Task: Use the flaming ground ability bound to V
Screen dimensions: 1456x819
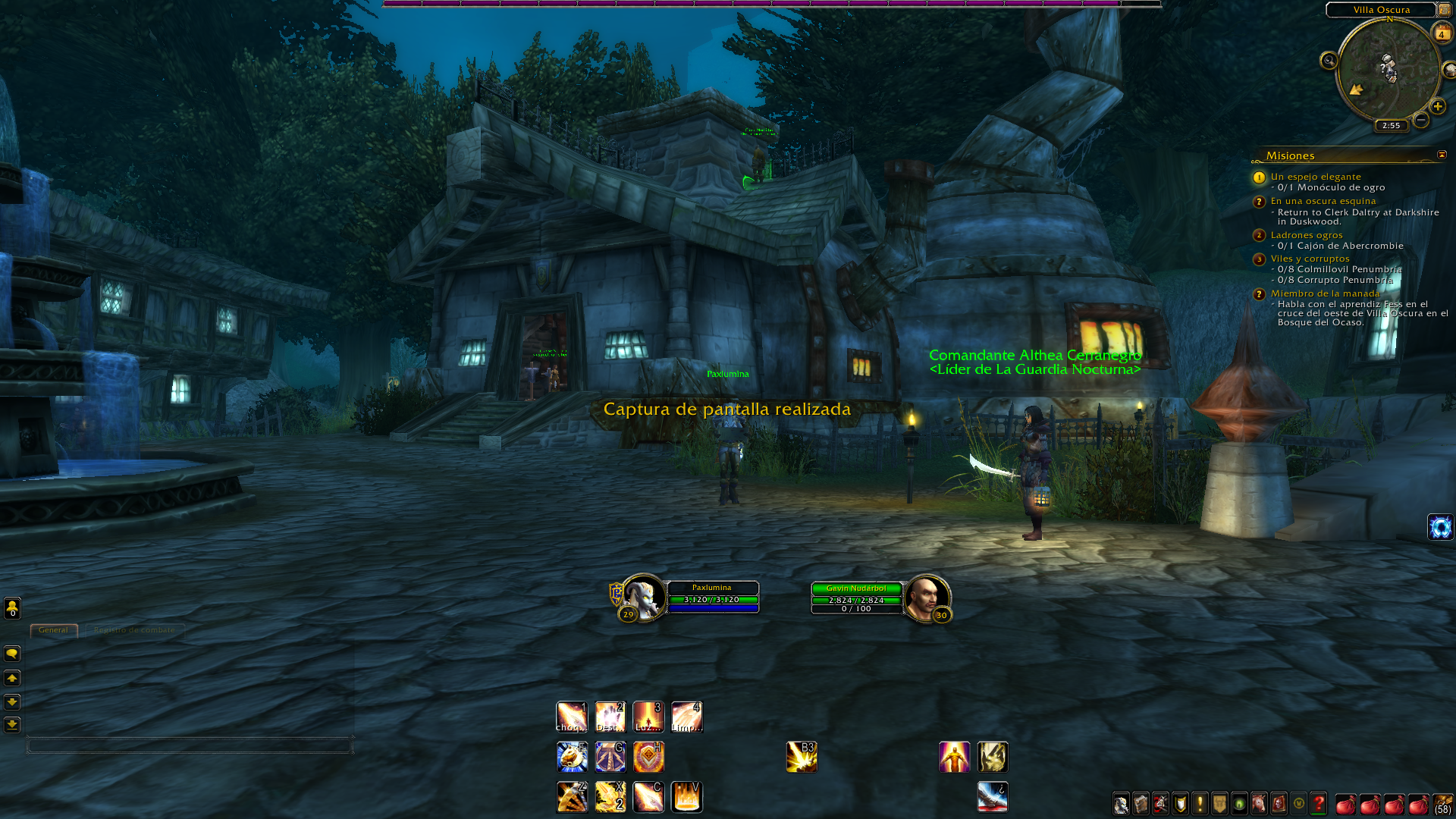Action: tap(686, 797)
